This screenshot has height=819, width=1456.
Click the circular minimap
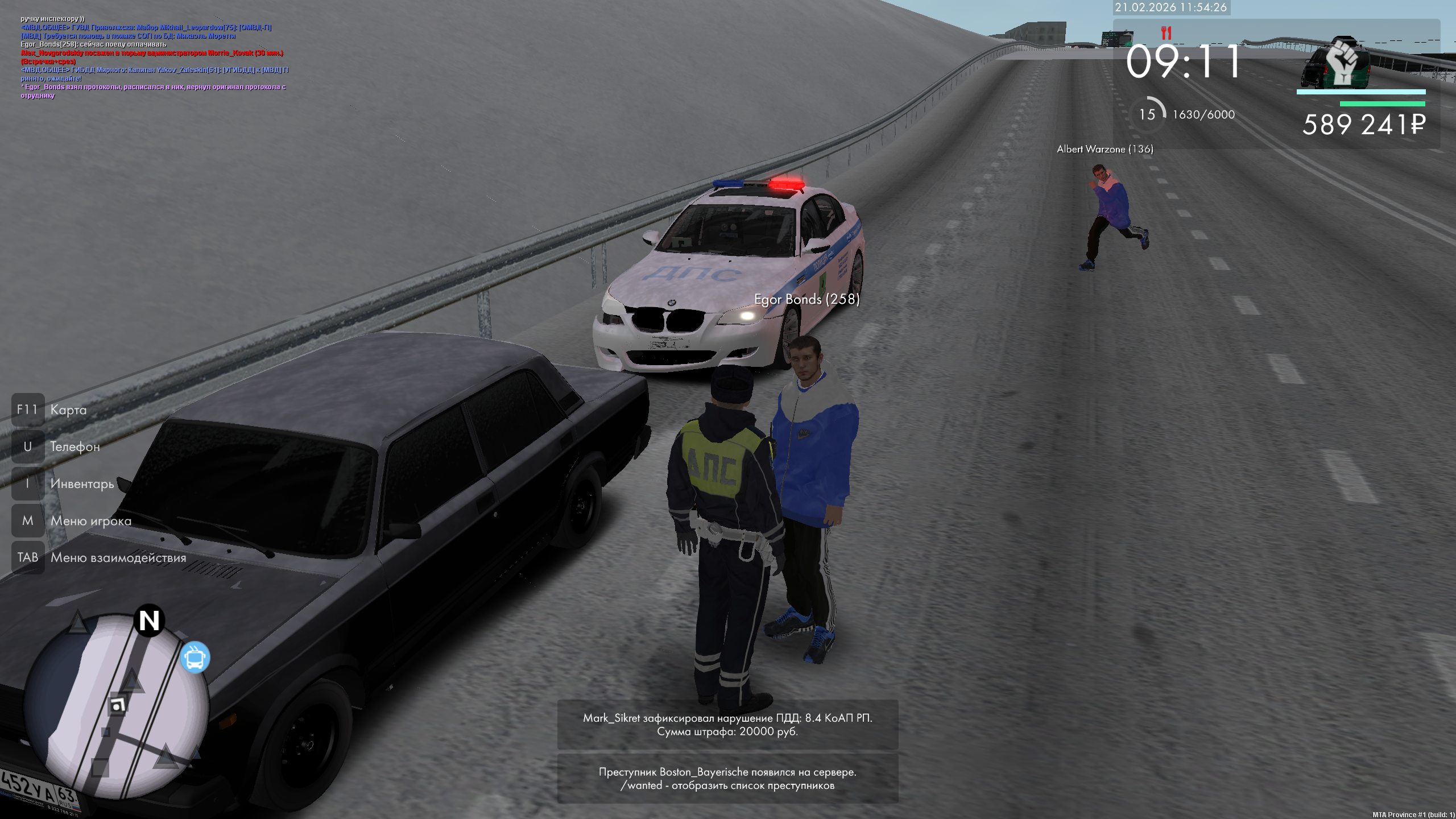[117, 706]
